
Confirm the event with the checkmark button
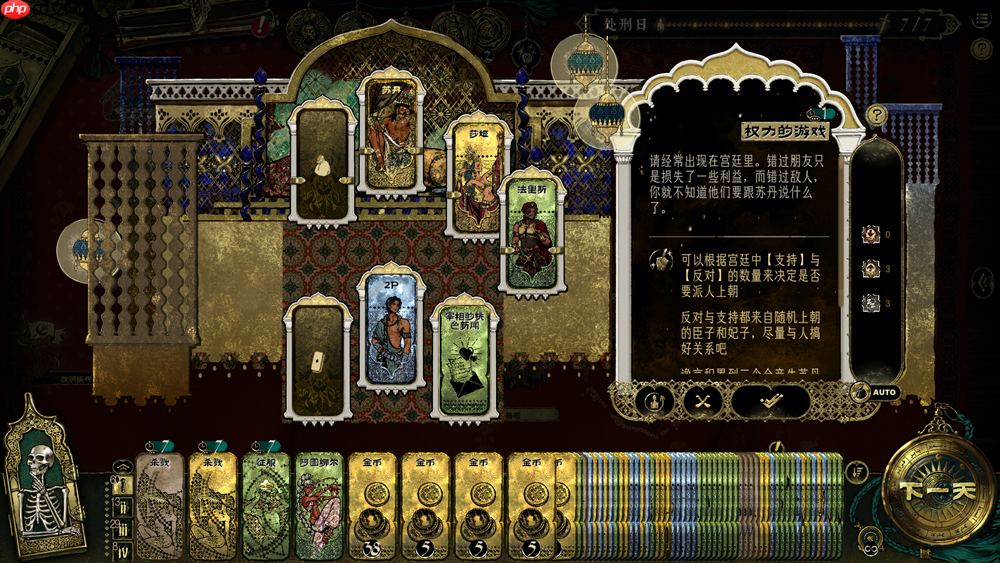tap(770, 401)
